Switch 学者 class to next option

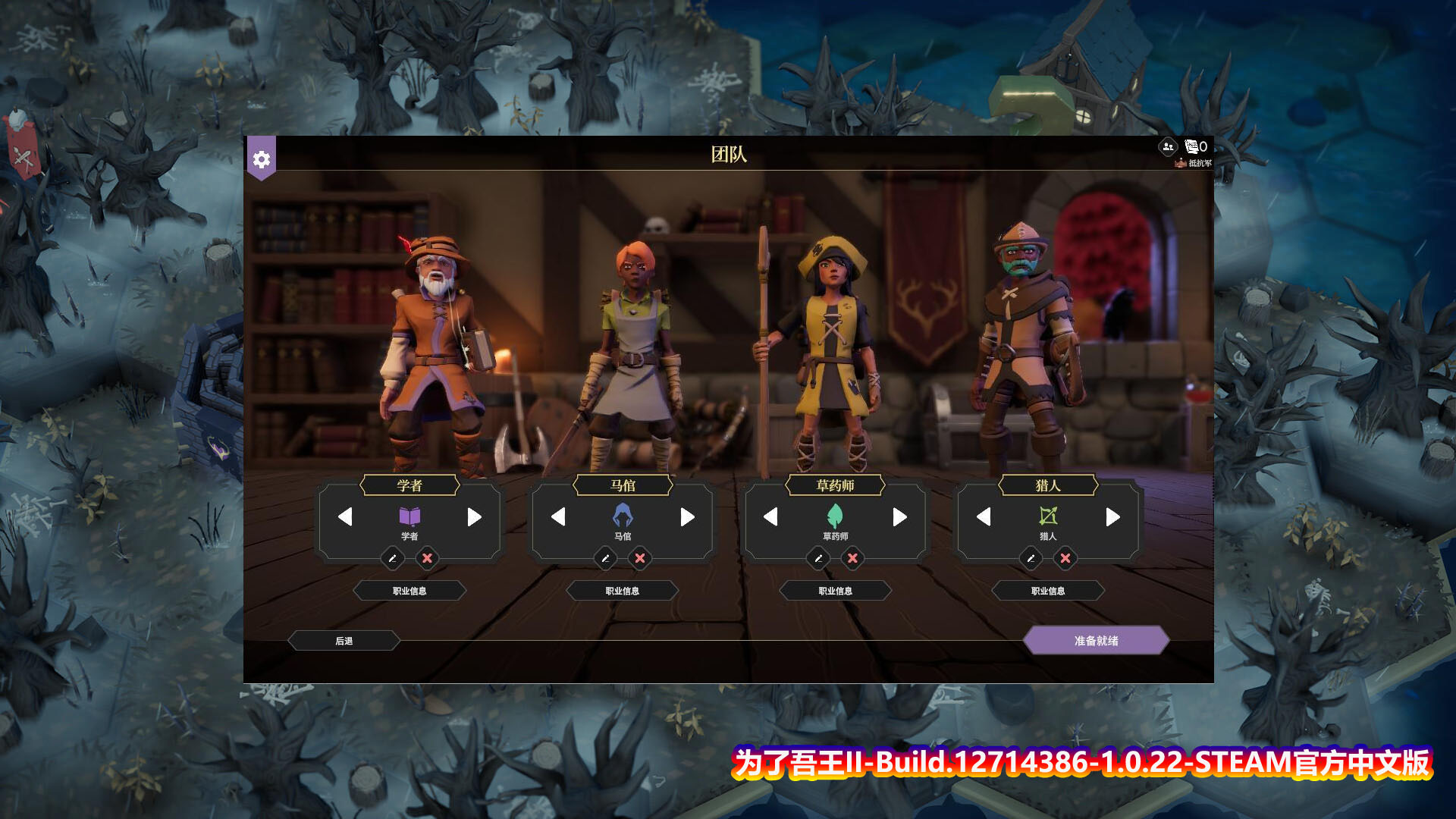tap(474, 517)
